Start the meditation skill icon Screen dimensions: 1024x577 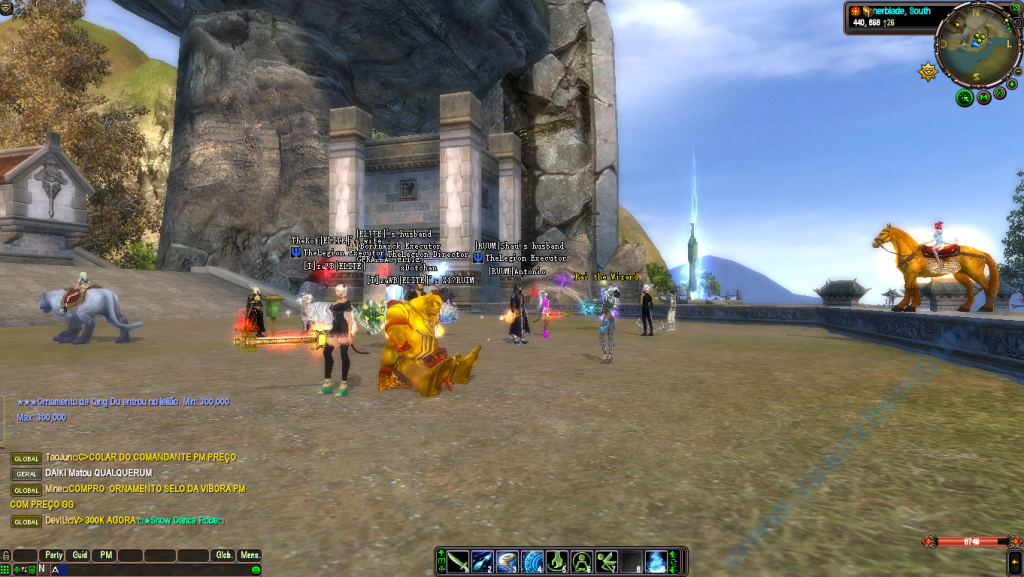pyautogui.click(x=582, y=562)
